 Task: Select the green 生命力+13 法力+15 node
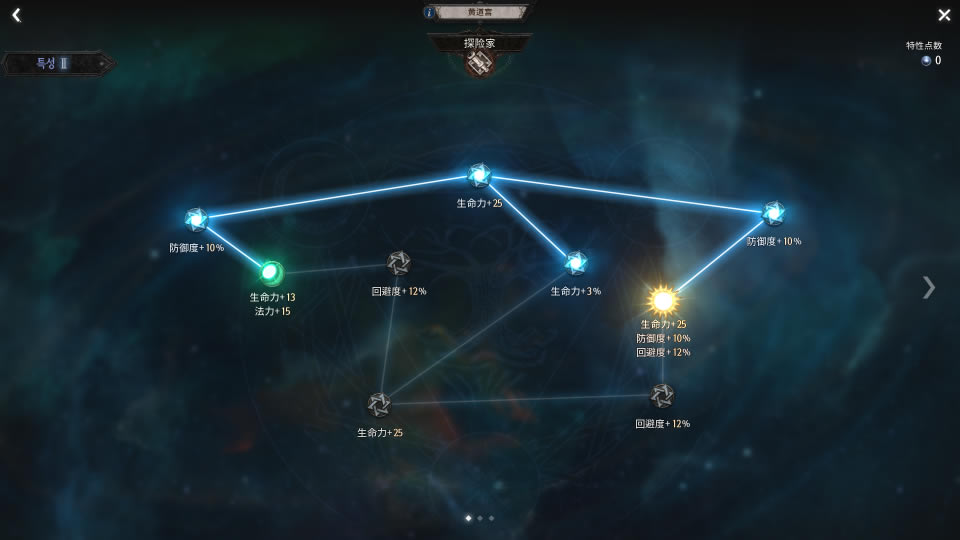coord(271,272)
